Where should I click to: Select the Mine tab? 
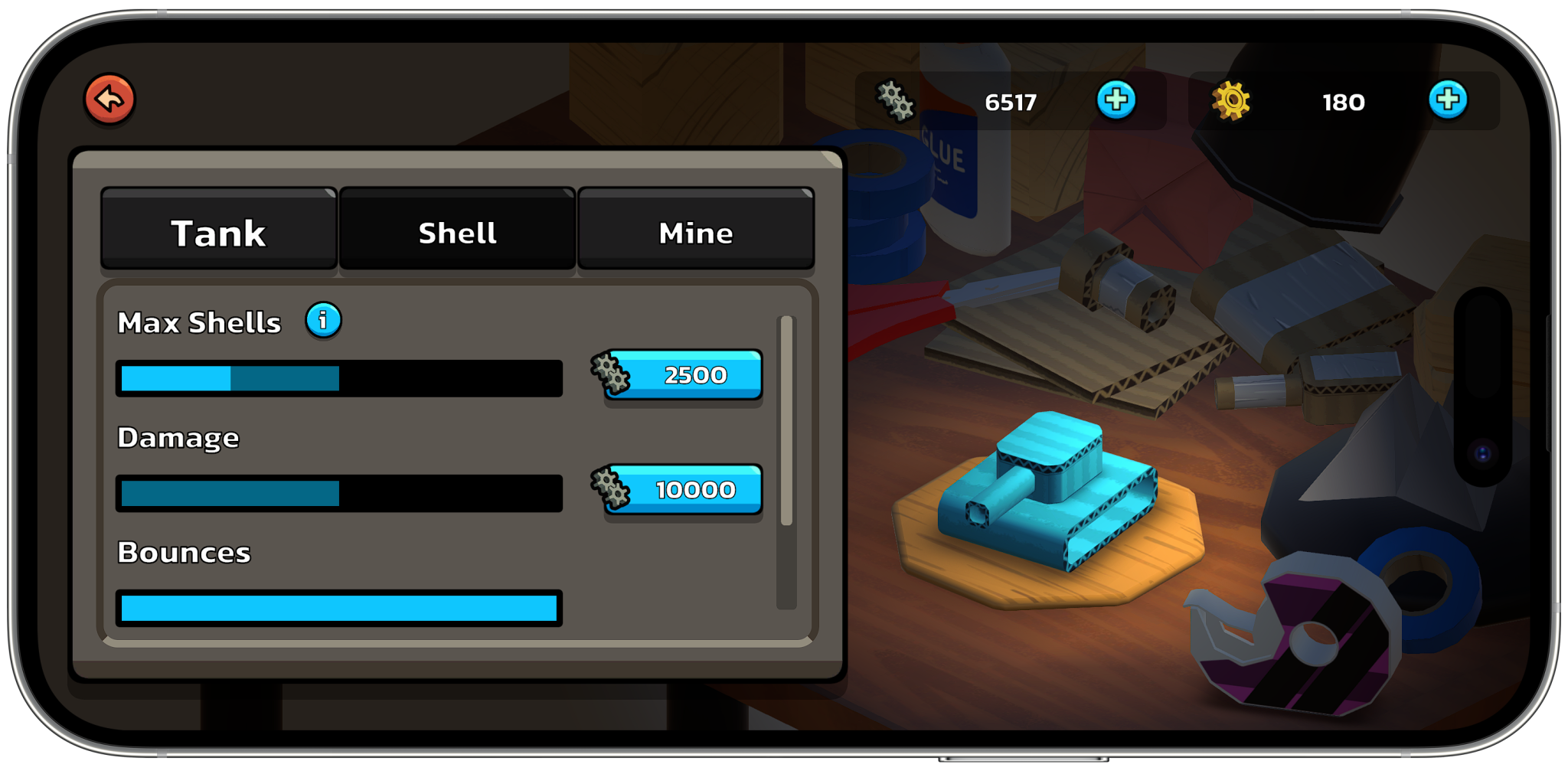click(x=695, y=231)
